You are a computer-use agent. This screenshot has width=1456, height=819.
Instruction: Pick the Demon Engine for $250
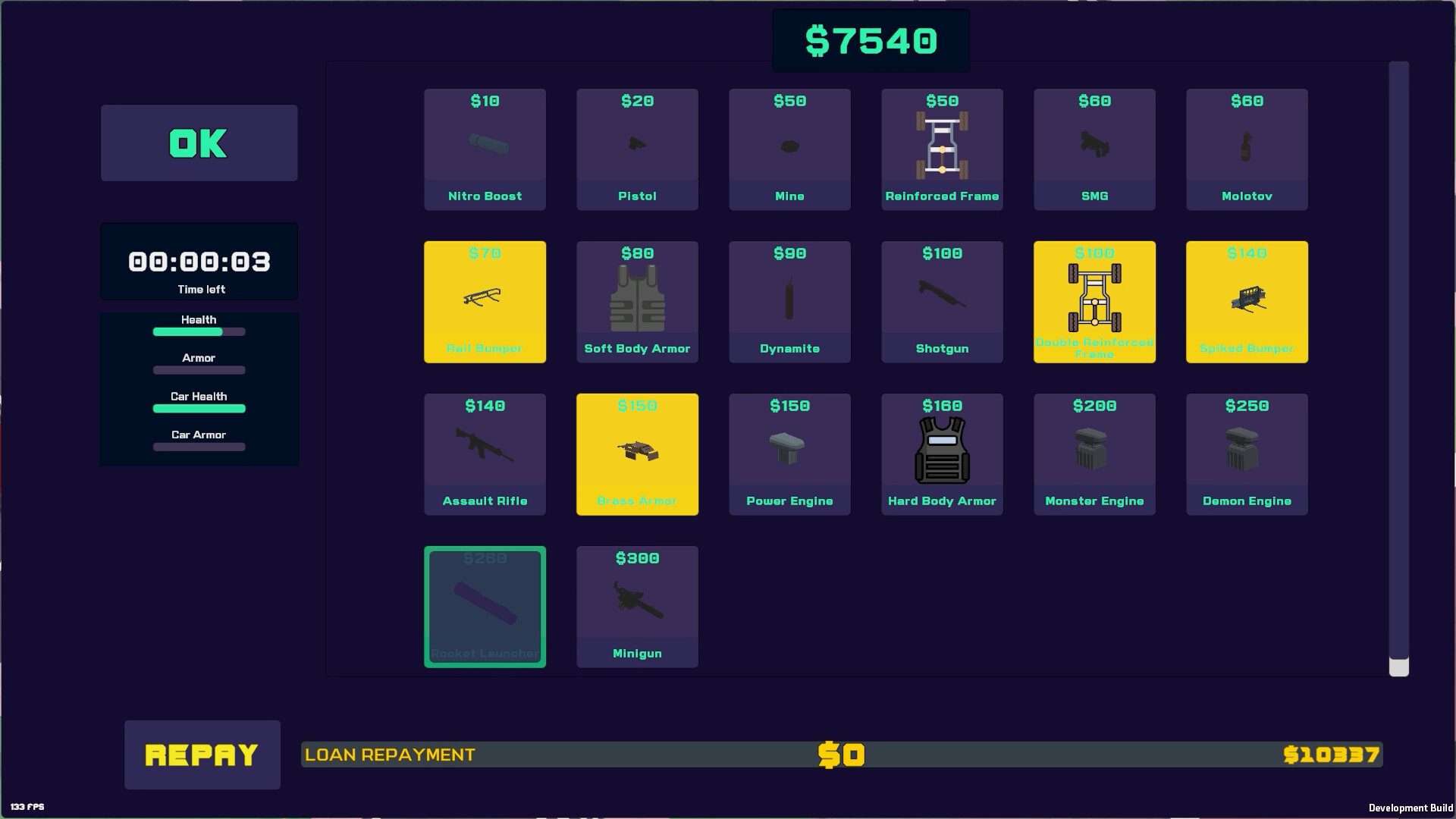click(x=1247, y=453)
